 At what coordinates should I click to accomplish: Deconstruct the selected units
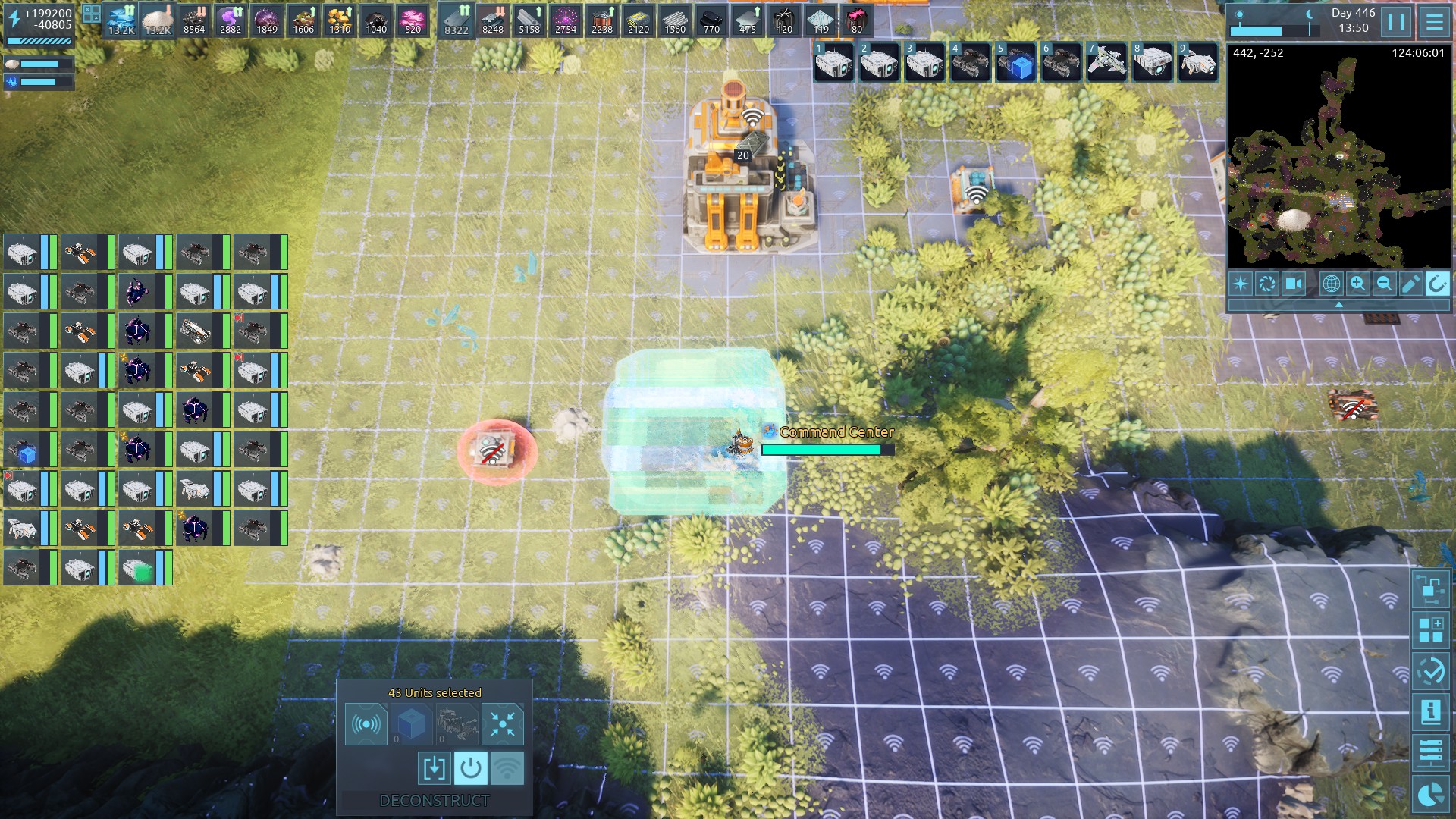pos(435,801)
